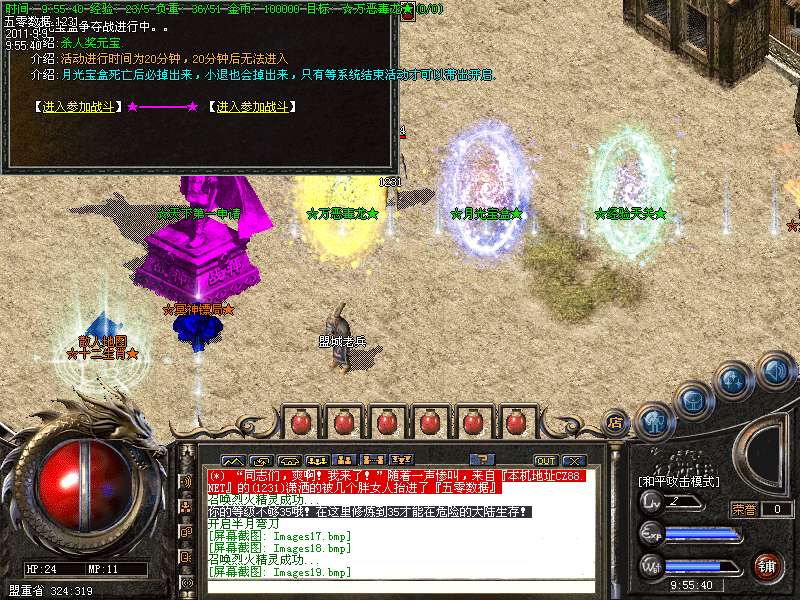
Task: Click the right 进入参加战斗 link
Action: coord(252,107)
